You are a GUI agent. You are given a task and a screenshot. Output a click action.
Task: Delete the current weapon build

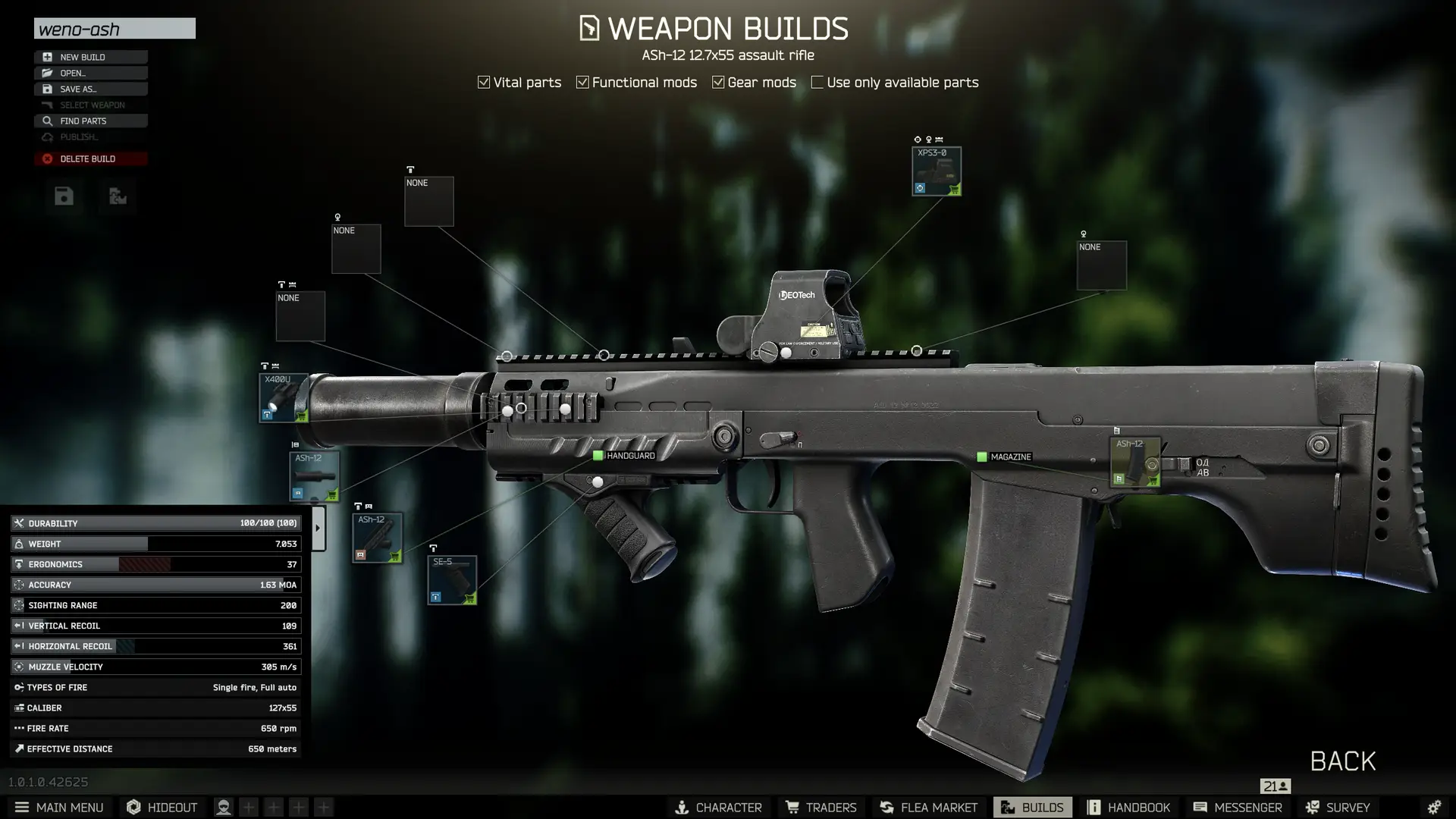(90, 158)
